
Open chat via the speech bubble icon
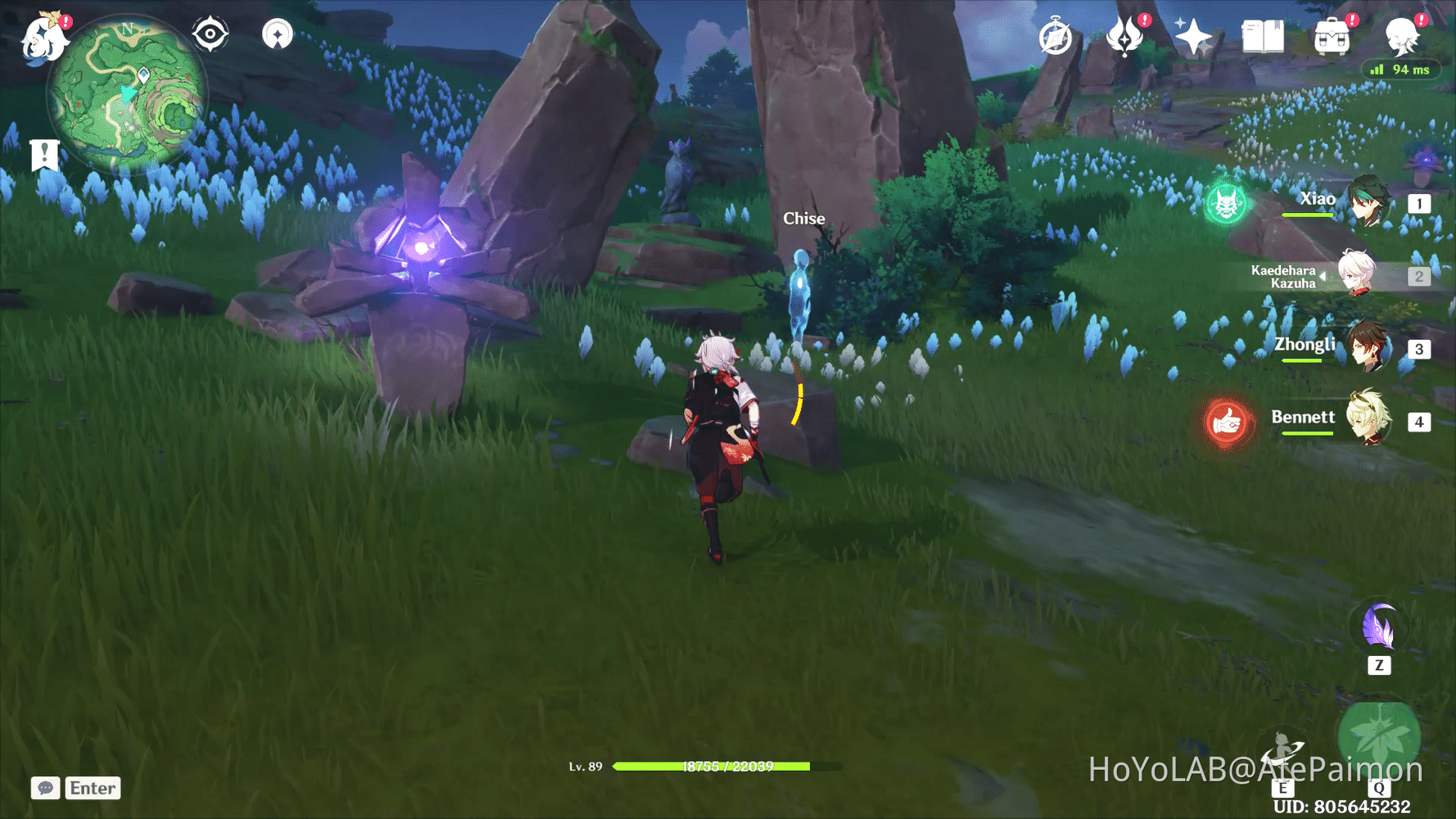point(45,788)
